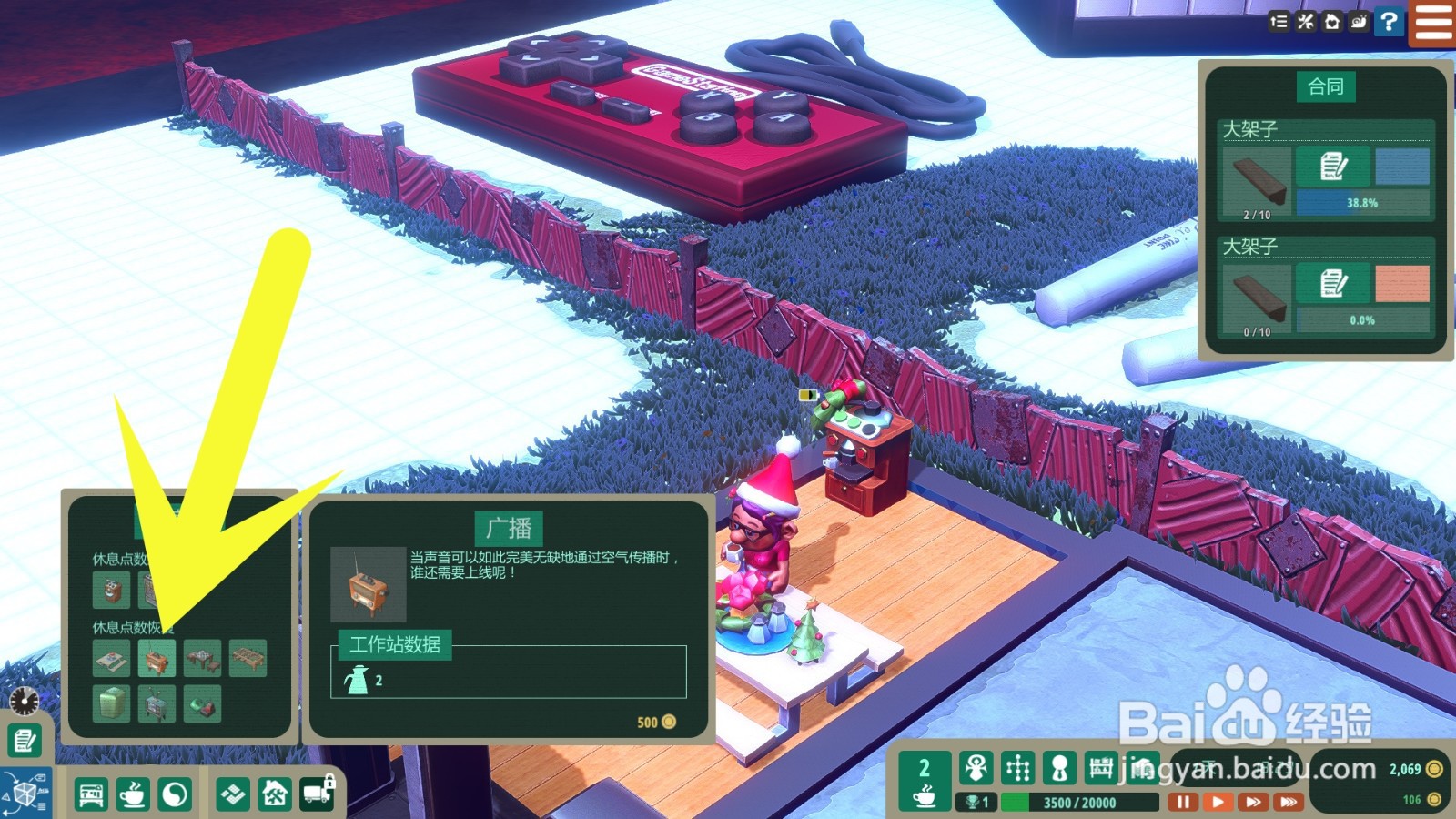The width and height of the screenshot is (1456, 819).
Task: Open the second contract's document button
Action: point(1333,284)
